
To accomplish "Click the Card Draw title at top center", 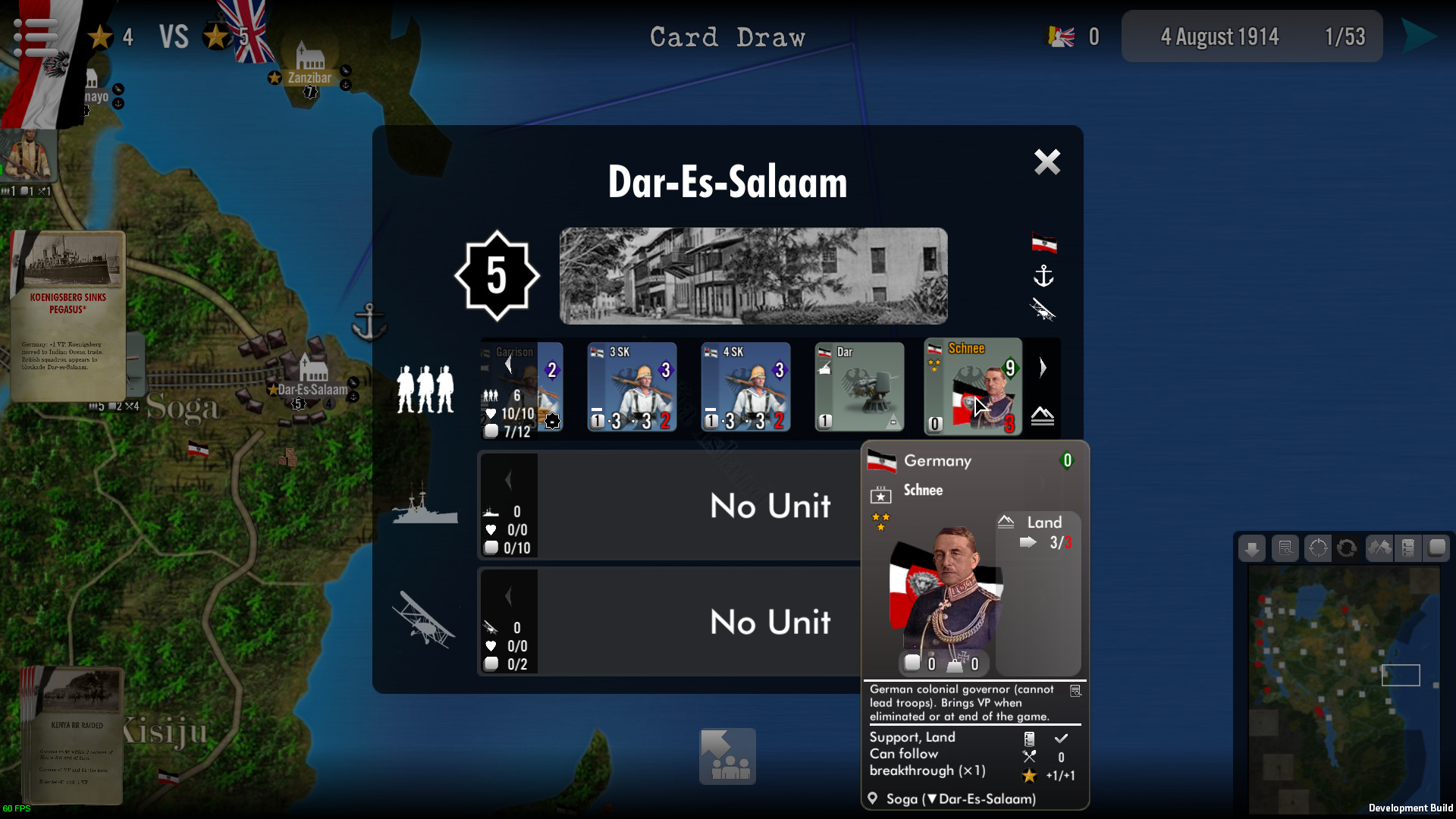I will (728, 36).
